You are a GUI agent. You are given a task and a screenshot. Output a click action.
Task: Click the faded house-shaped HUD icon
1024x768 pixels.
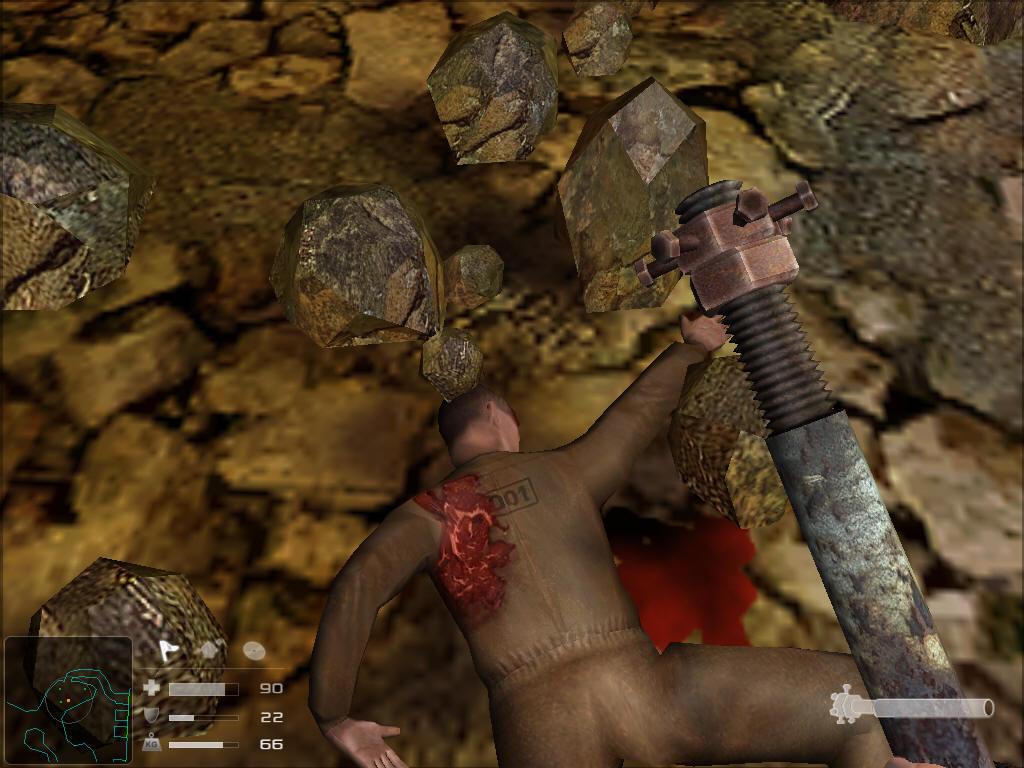point(212,650)
